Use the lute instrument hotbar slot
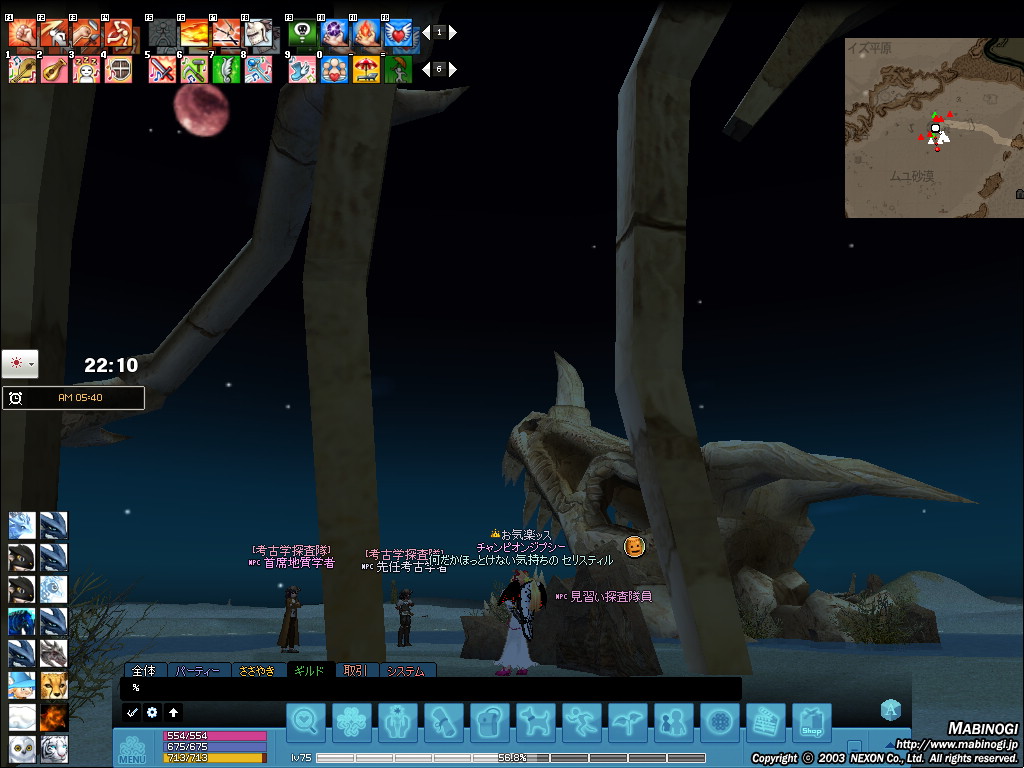This screenshot has width=1024, height=768. (54, 69)
